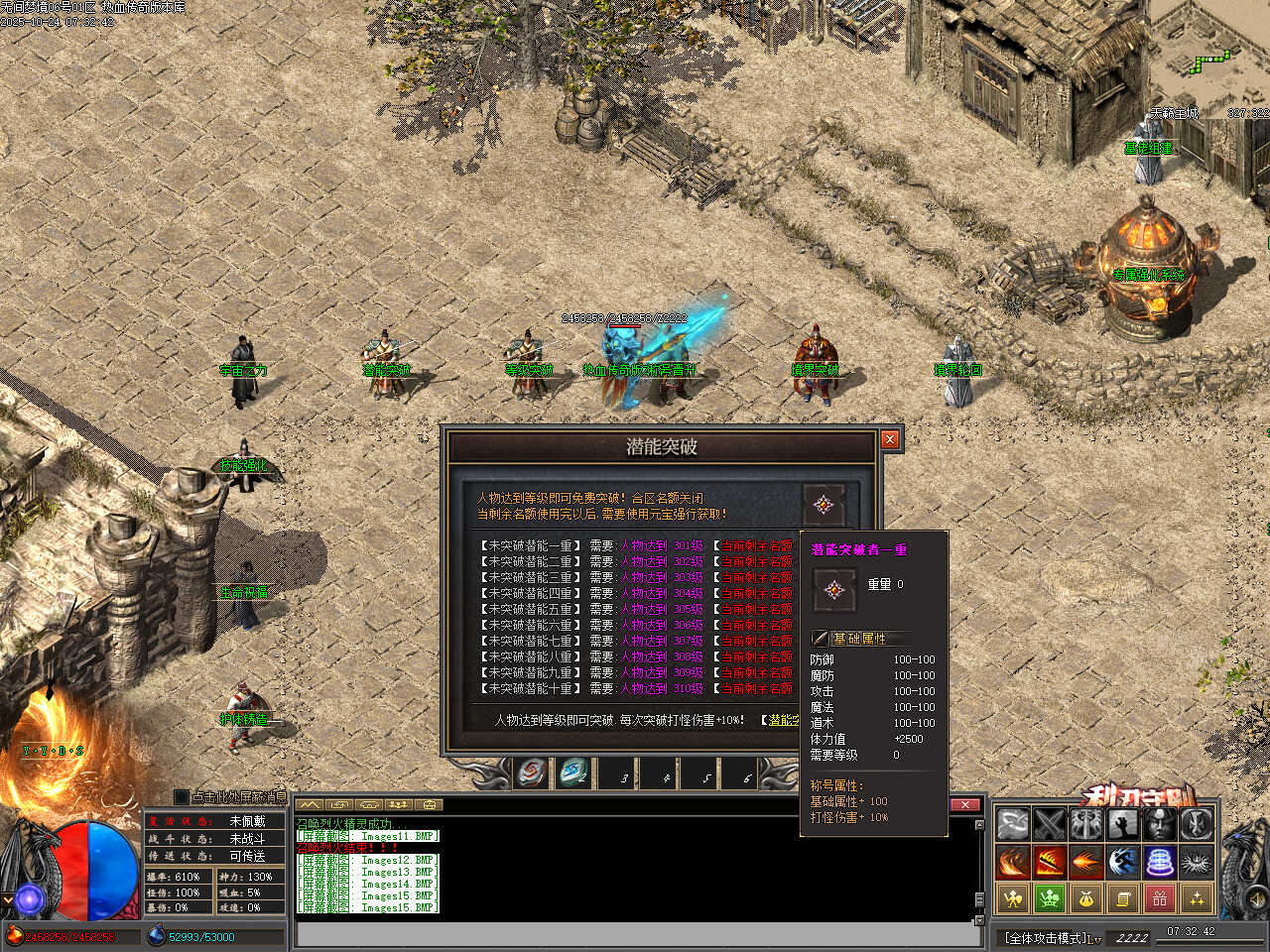Open the green highlighted warriors icon
The image size is (1270, 952).
coord(1049,898)
